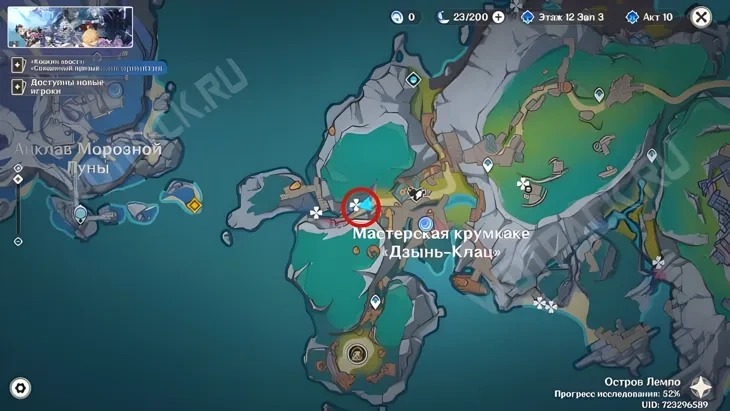The width and height of the screenshot is (730, 411).
Task: Open the Act 10 theater indicator
Action: tap(649, 17)
